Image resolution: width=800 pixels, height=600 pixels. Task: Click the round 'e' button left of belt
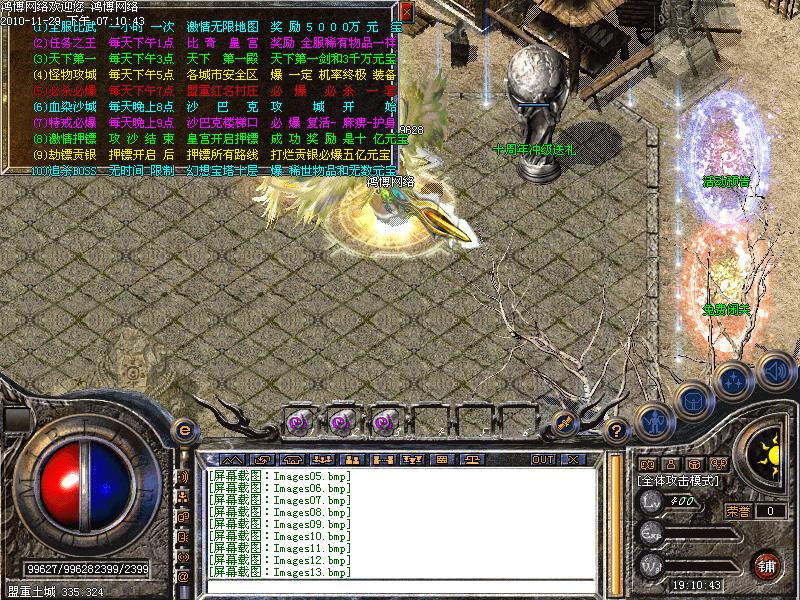[x=184, y=429]
